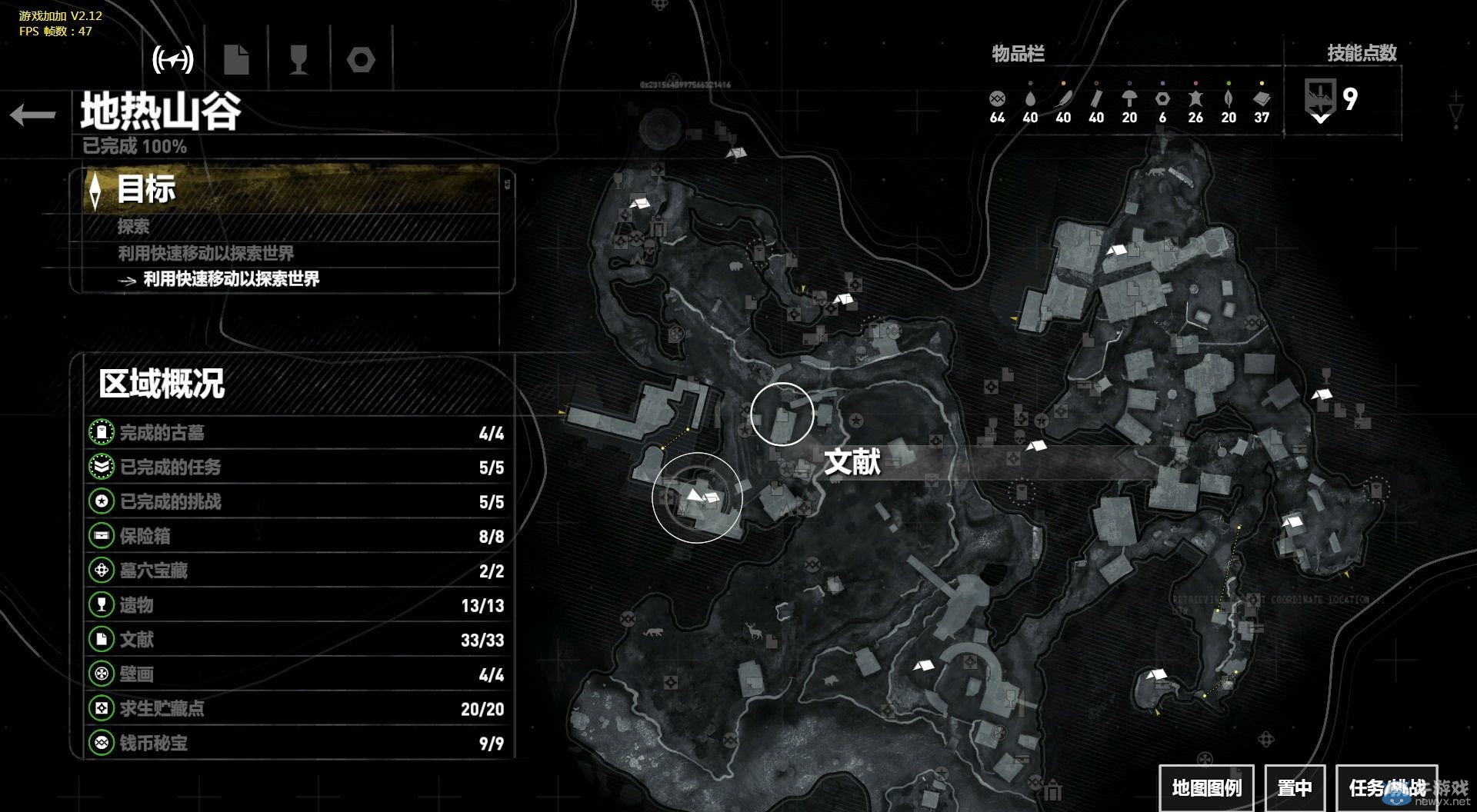Select the 保险箱 row

coord(297,537)
